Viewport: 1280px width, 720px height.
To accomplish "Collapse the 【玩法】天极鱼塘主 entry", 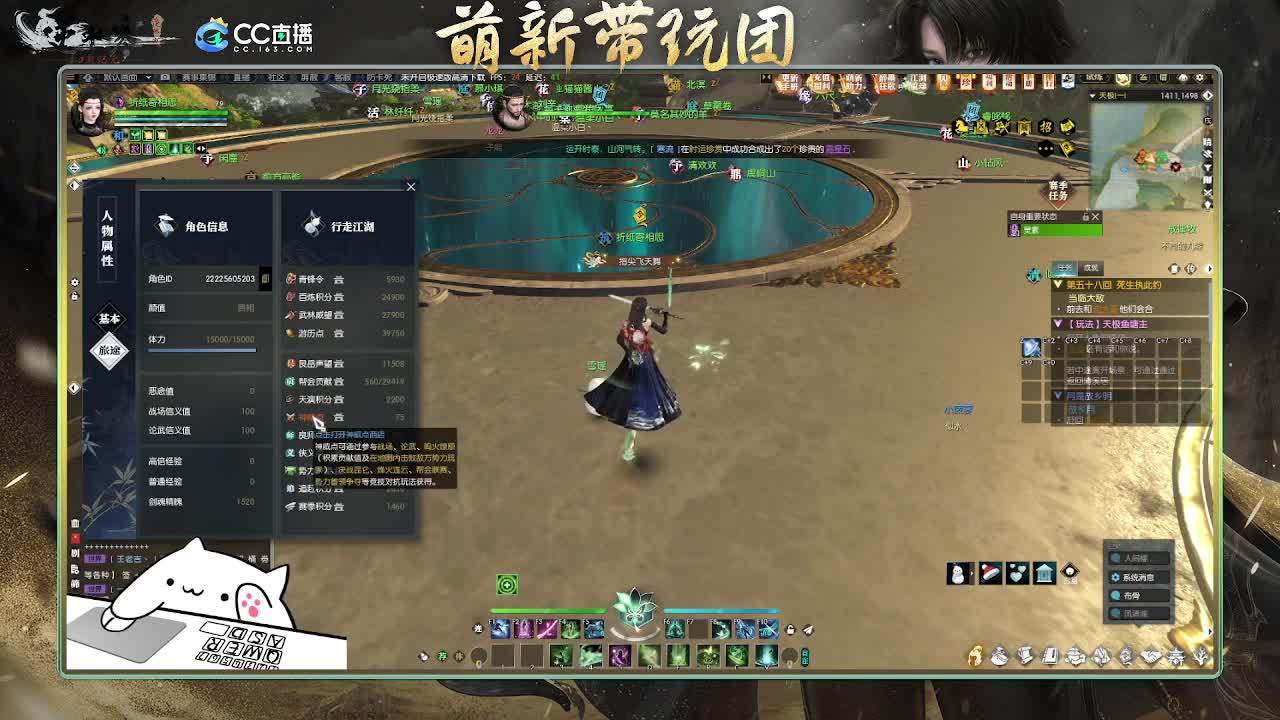I will tap(1058, 322).
